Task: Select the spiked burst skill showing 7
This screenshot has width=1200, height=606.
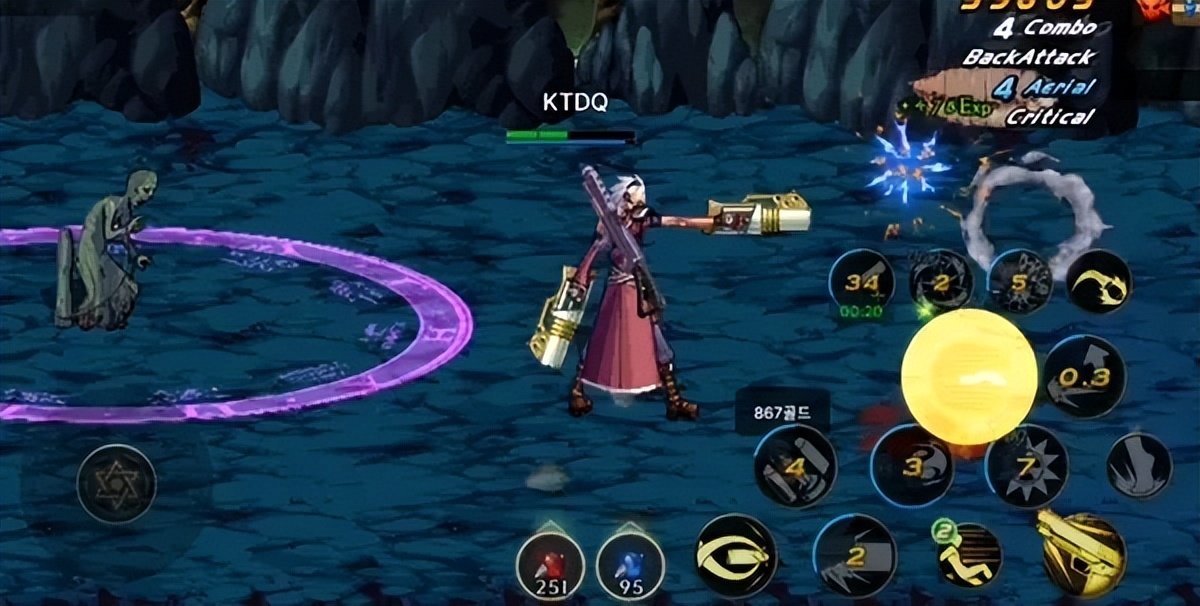Action: pyautogui.click(x=1026, y=466)
